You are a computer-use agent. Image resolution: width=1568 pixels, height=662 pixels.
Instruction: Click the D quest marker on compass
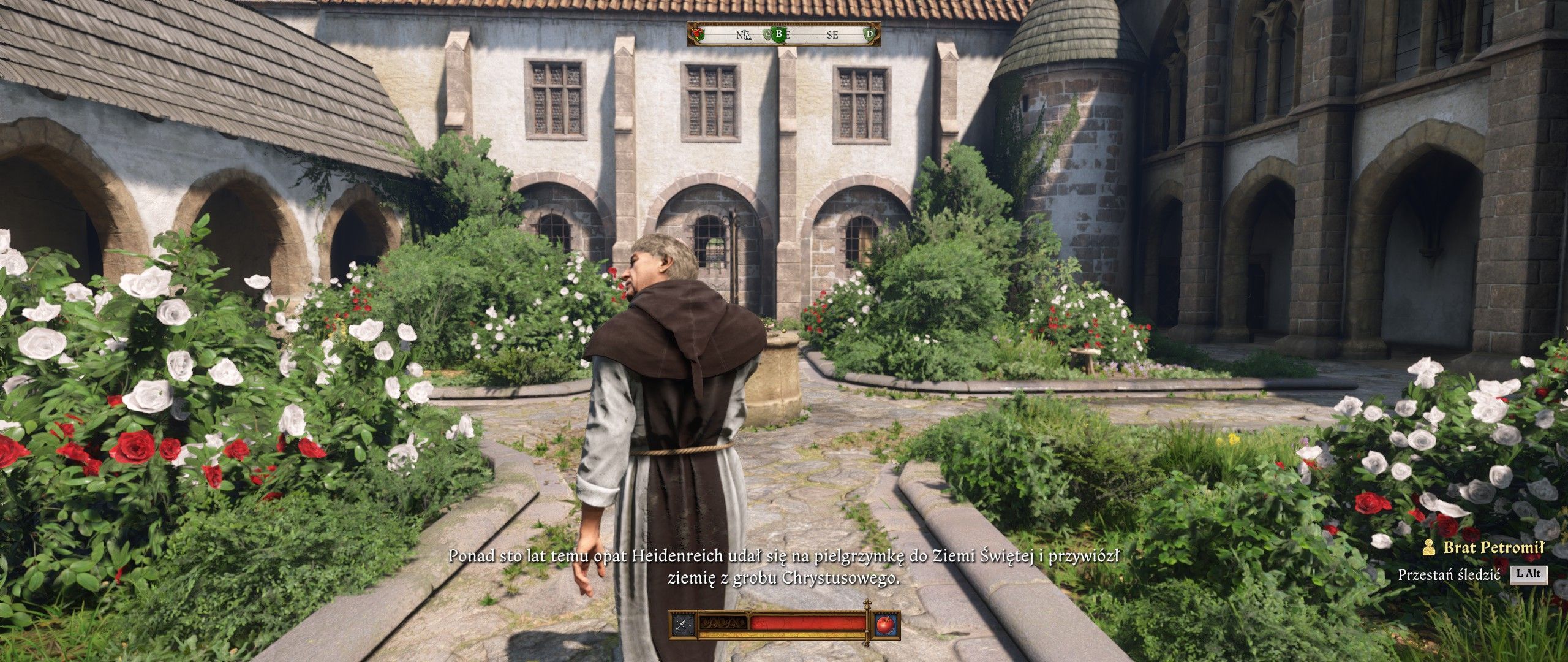[869, 34]
